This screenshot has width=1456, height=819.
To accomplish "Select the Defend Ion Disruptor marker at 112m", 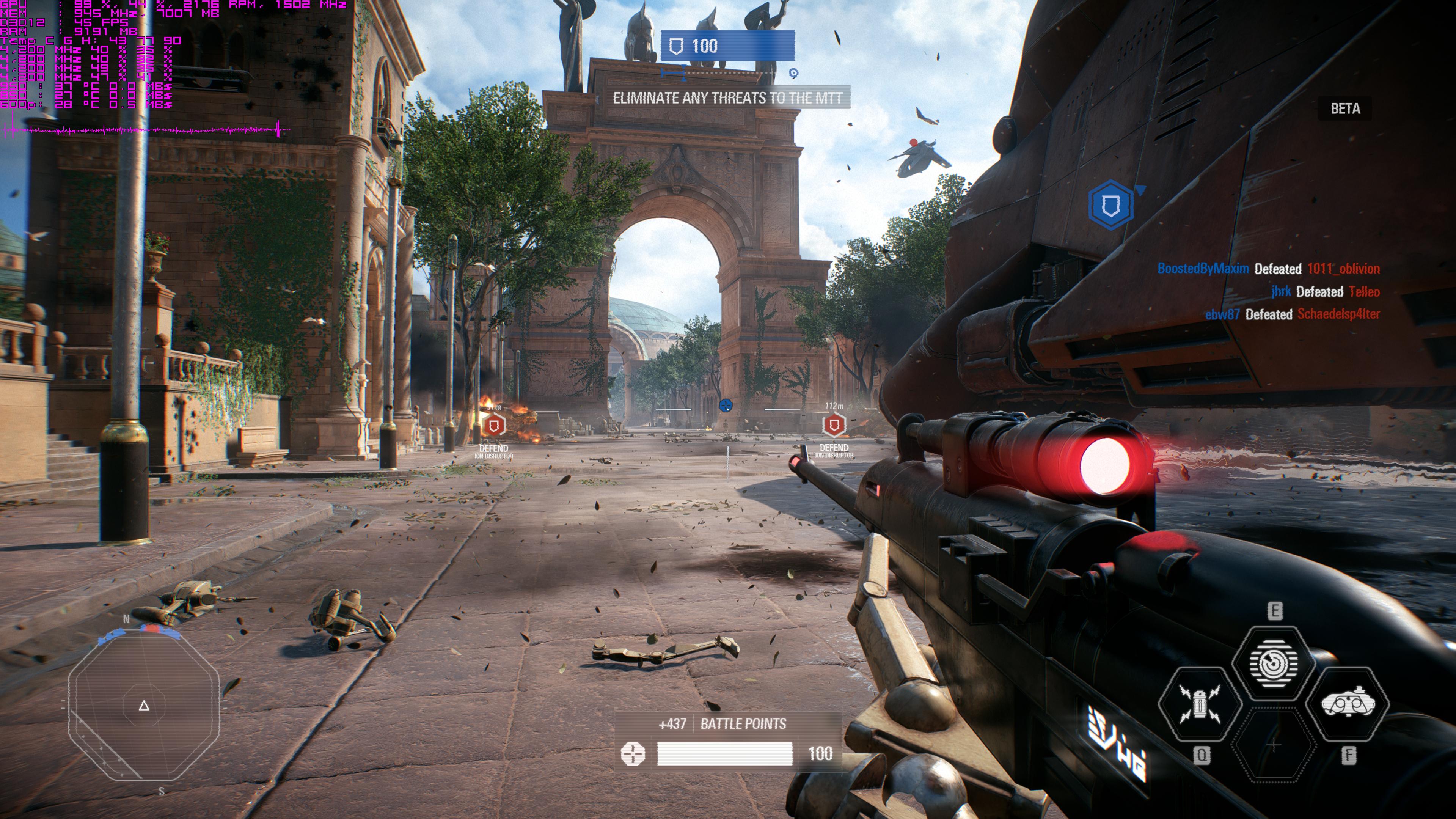I will pyautogui.click(x=834, y=425).
